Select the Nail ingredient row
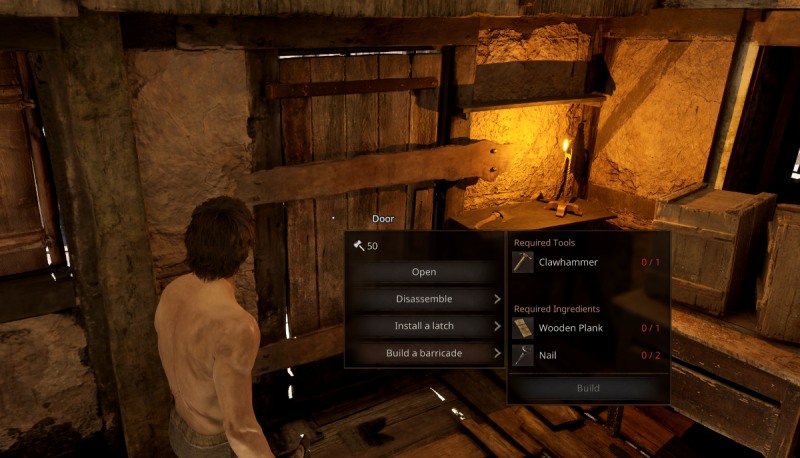The width and height of the screenshot is (800, 458). [x=588, y=354]
